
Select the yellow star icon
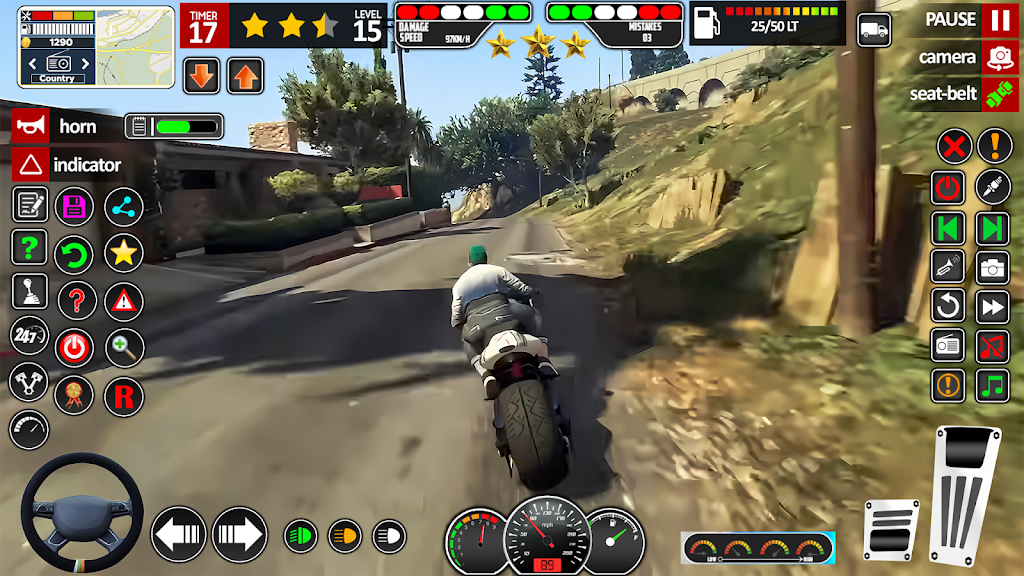[x=124, y=253]
